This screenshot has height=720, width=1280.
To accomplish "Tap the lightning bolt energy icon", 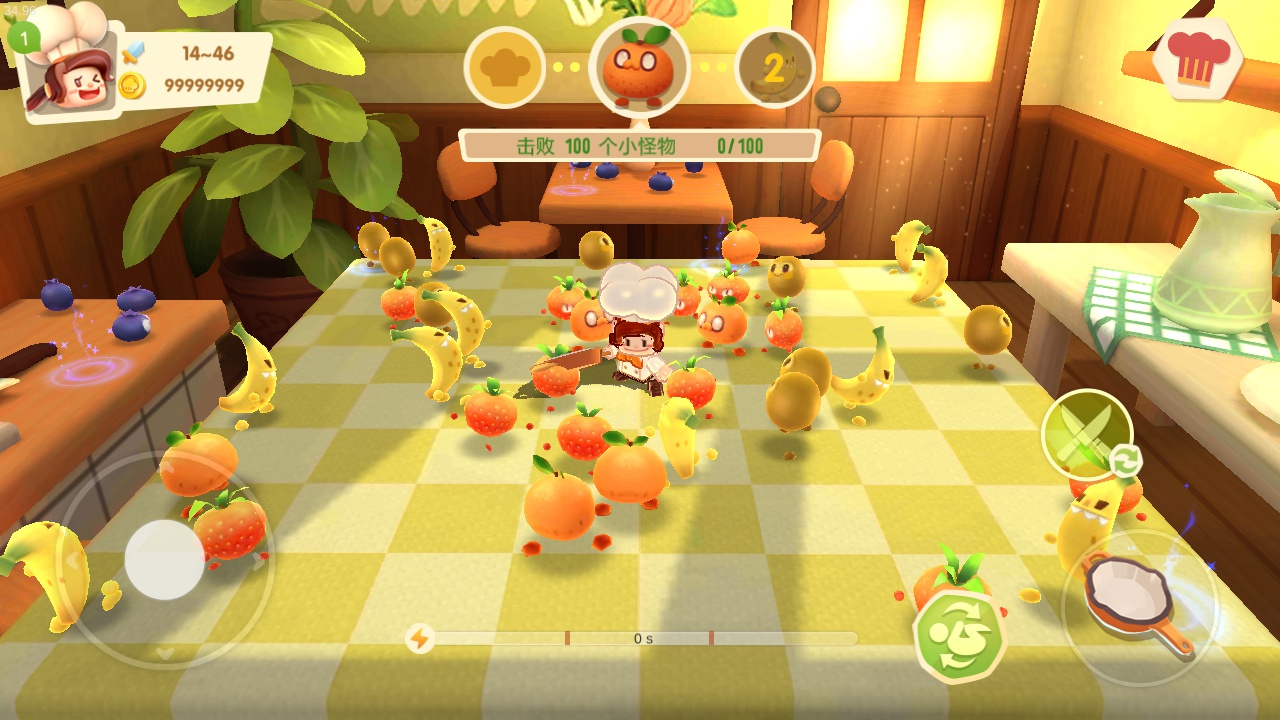I will point(420,638).
